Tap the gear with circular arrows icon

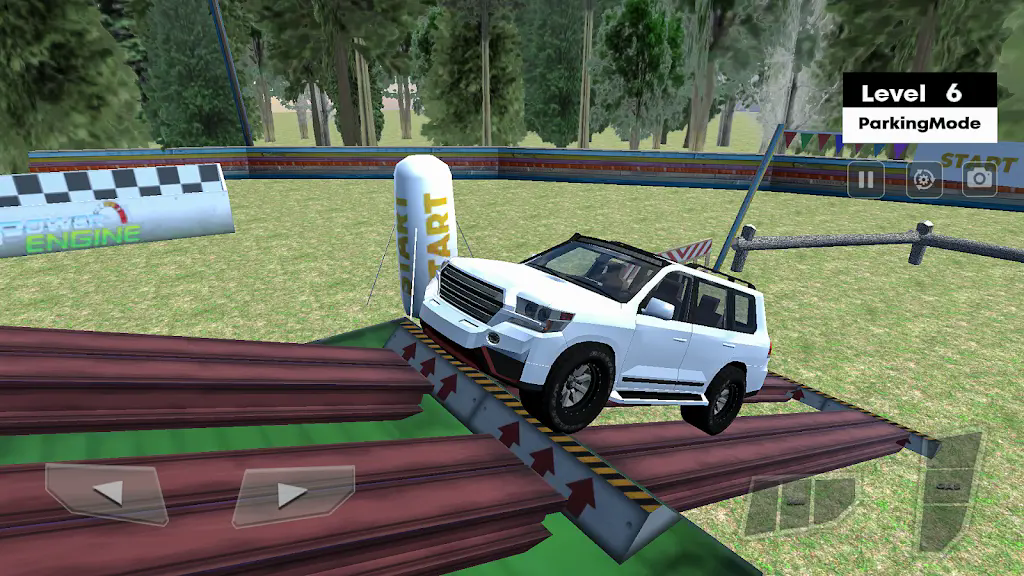tap(924, 180)
